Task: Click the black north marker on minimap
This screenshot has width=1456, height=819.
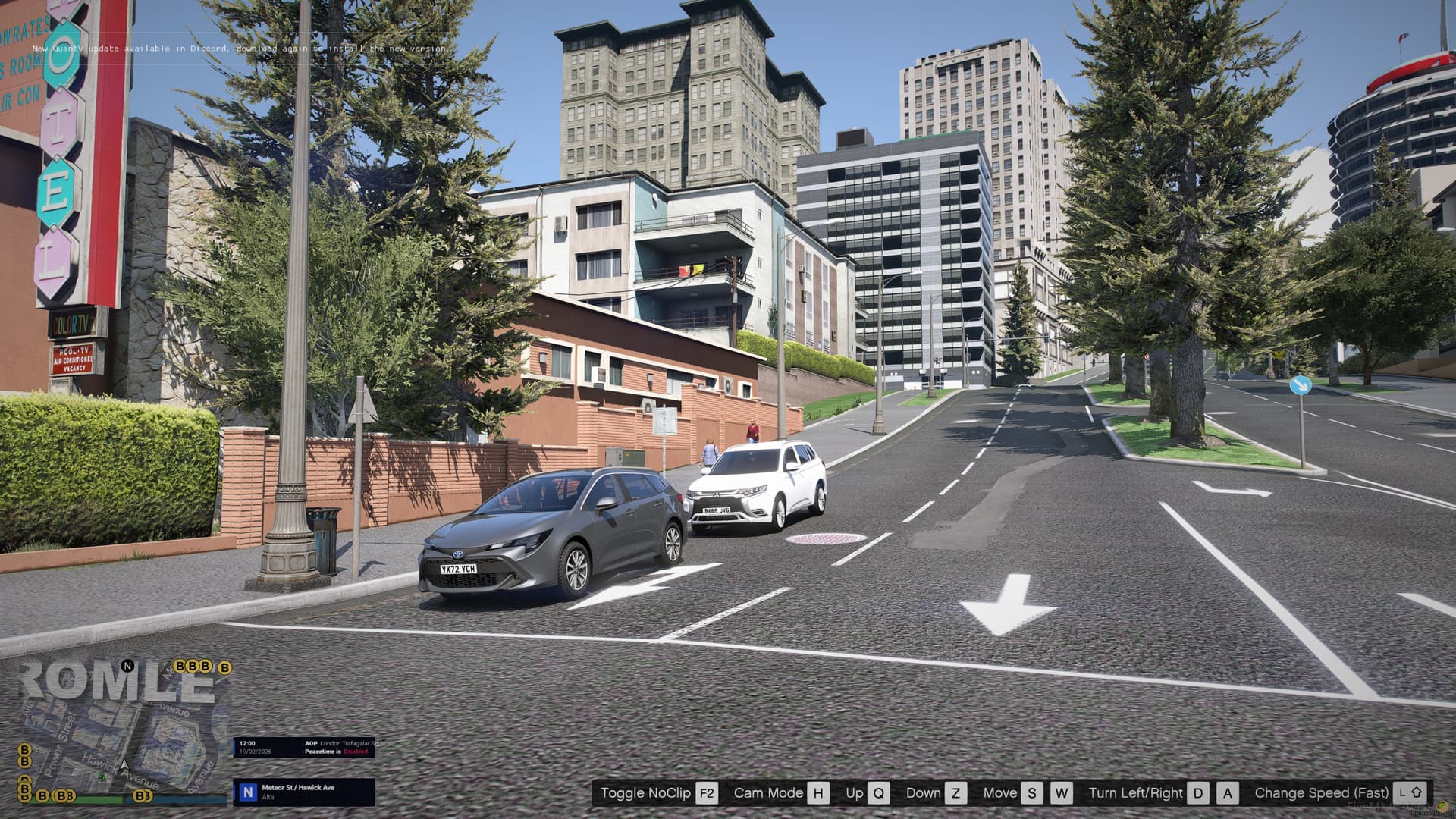Action: 127,666
